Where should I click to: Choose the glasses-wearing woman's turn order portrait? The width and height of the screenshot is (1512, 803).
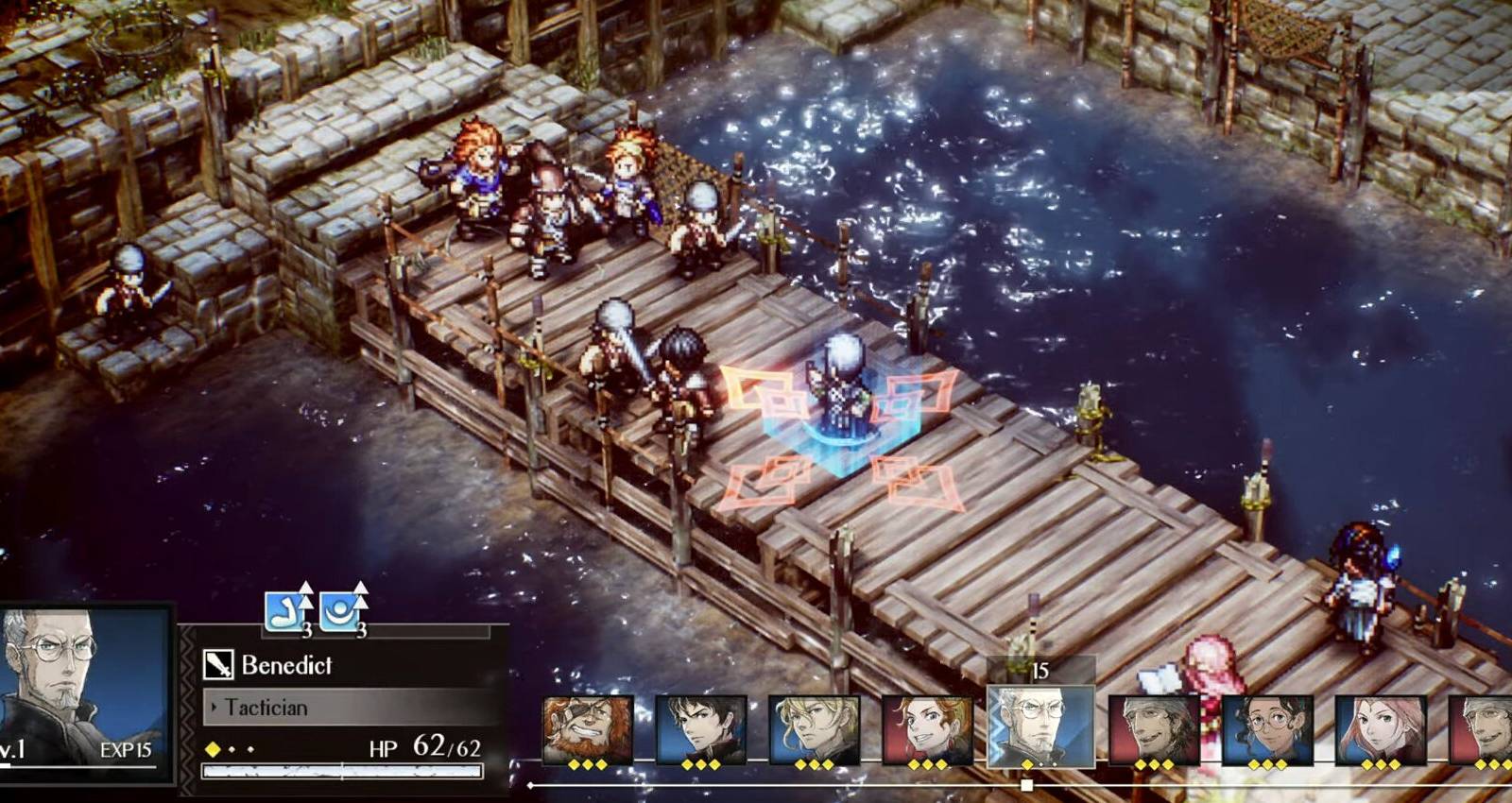[x=1267, y=729]
